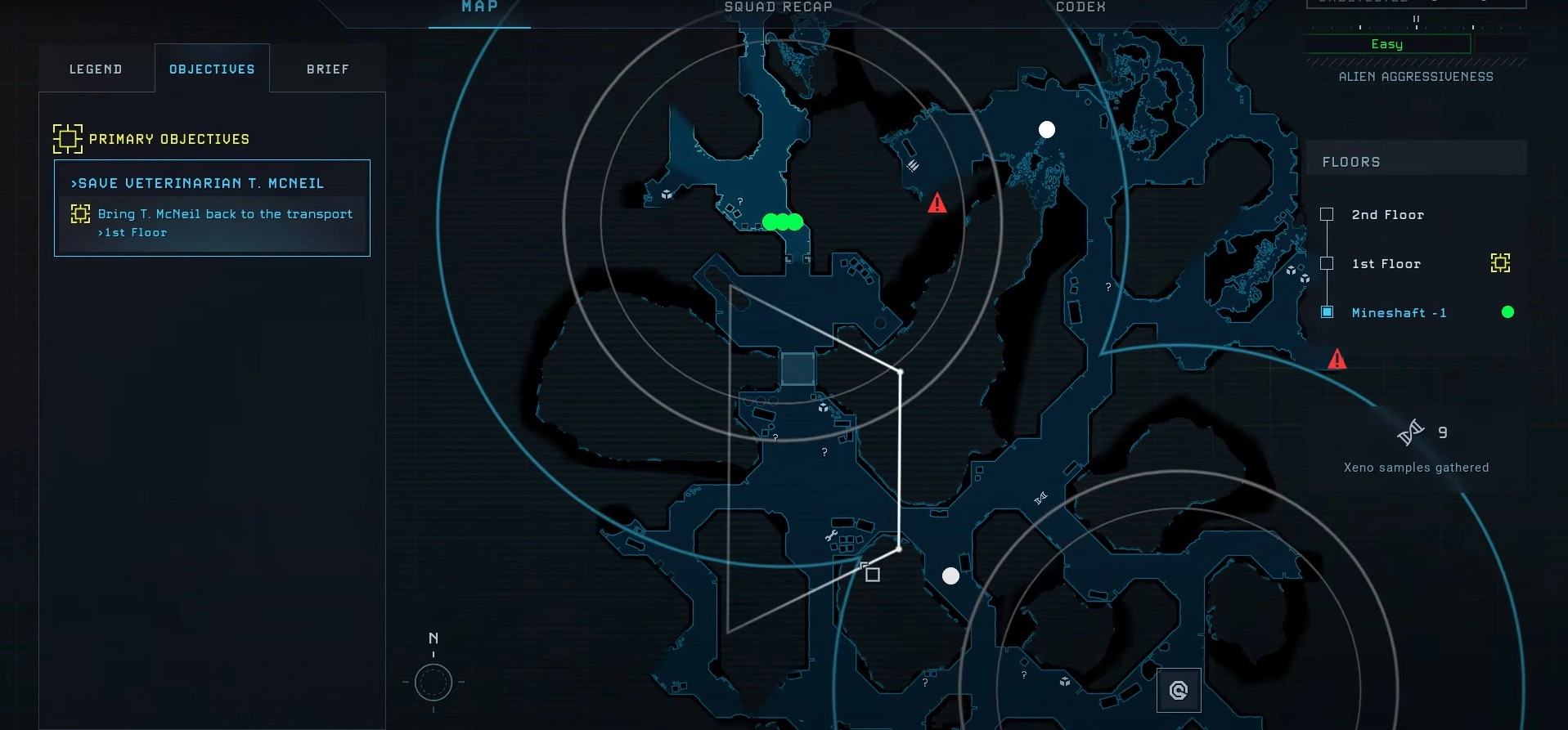Switch to the SQUAD RECAP tab
1568x730 pixels.
coord(777,7)
